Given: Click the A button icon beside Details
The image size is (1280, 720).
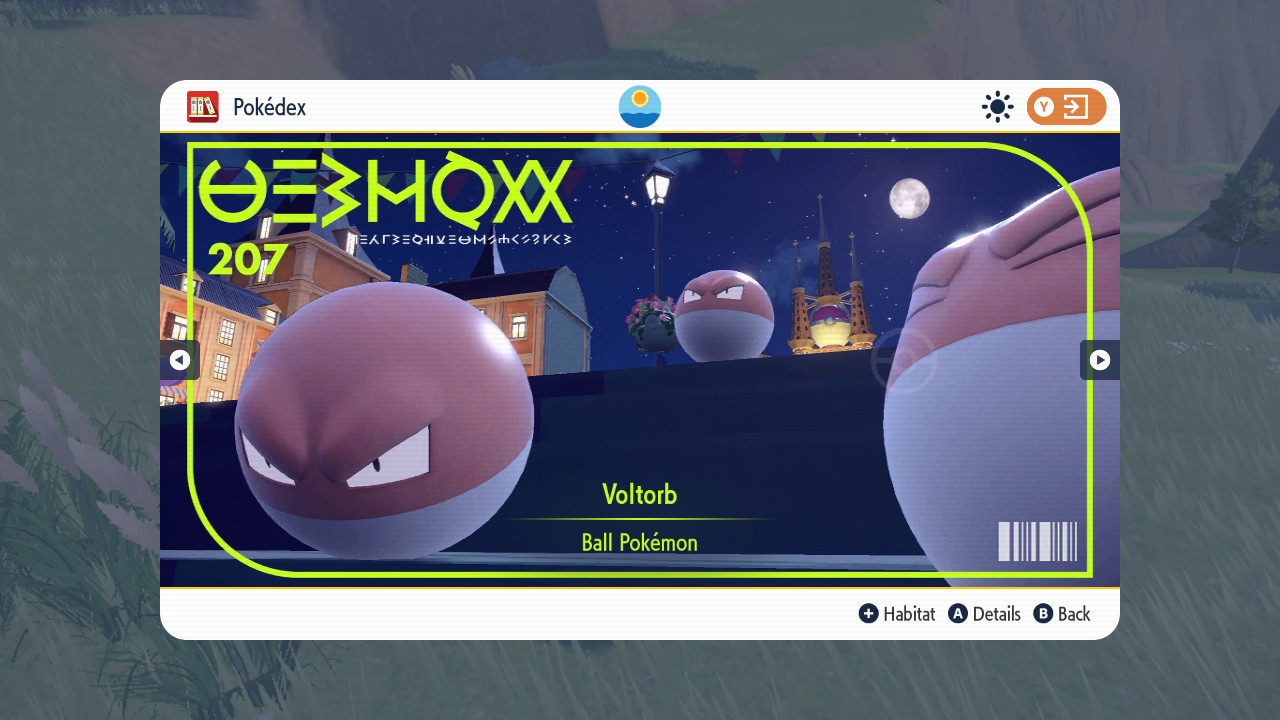Looking at the screenshot, I should [x=957, y=614].
